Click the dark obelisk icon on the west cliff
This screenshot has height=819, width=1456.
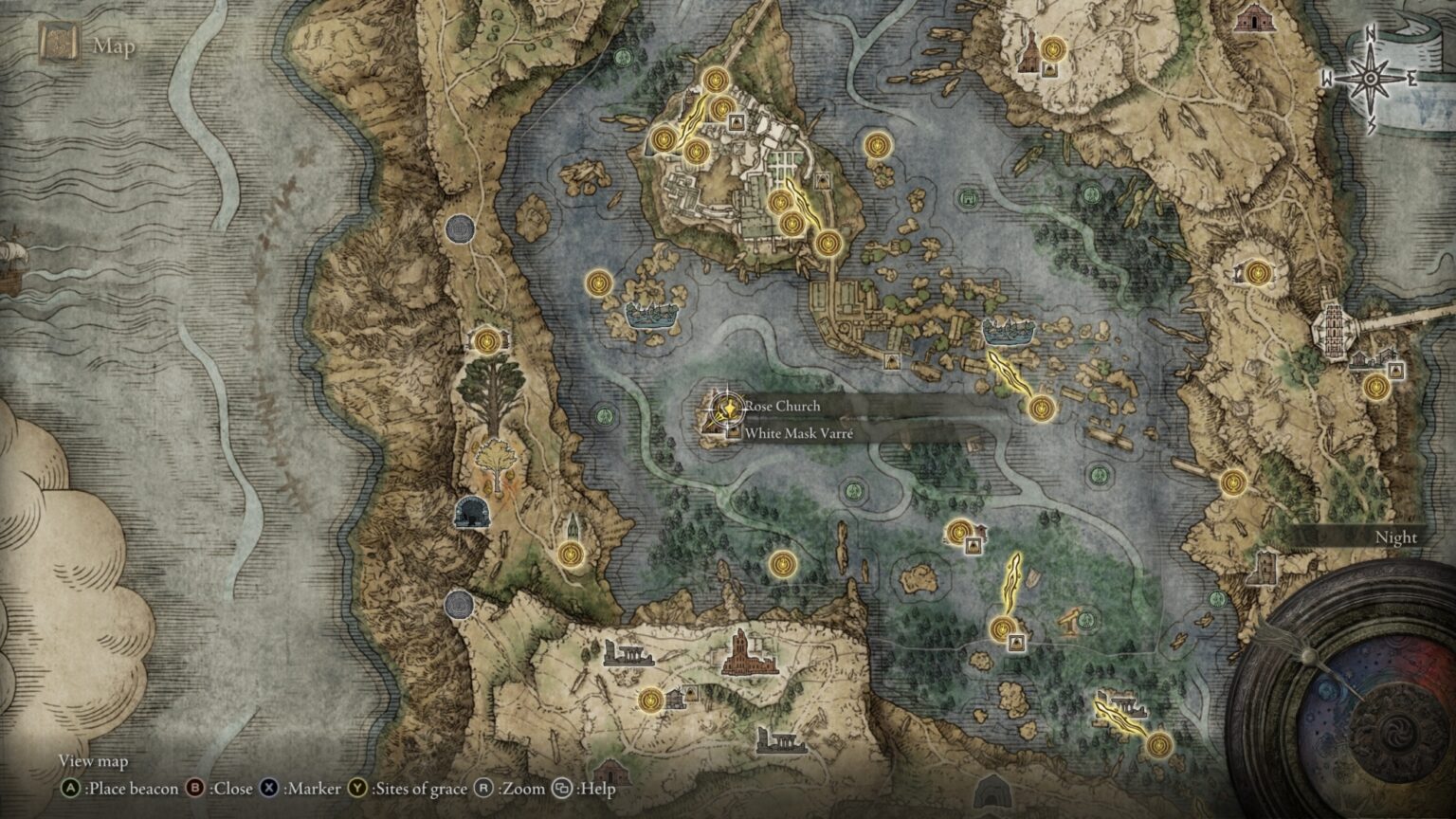471,510
